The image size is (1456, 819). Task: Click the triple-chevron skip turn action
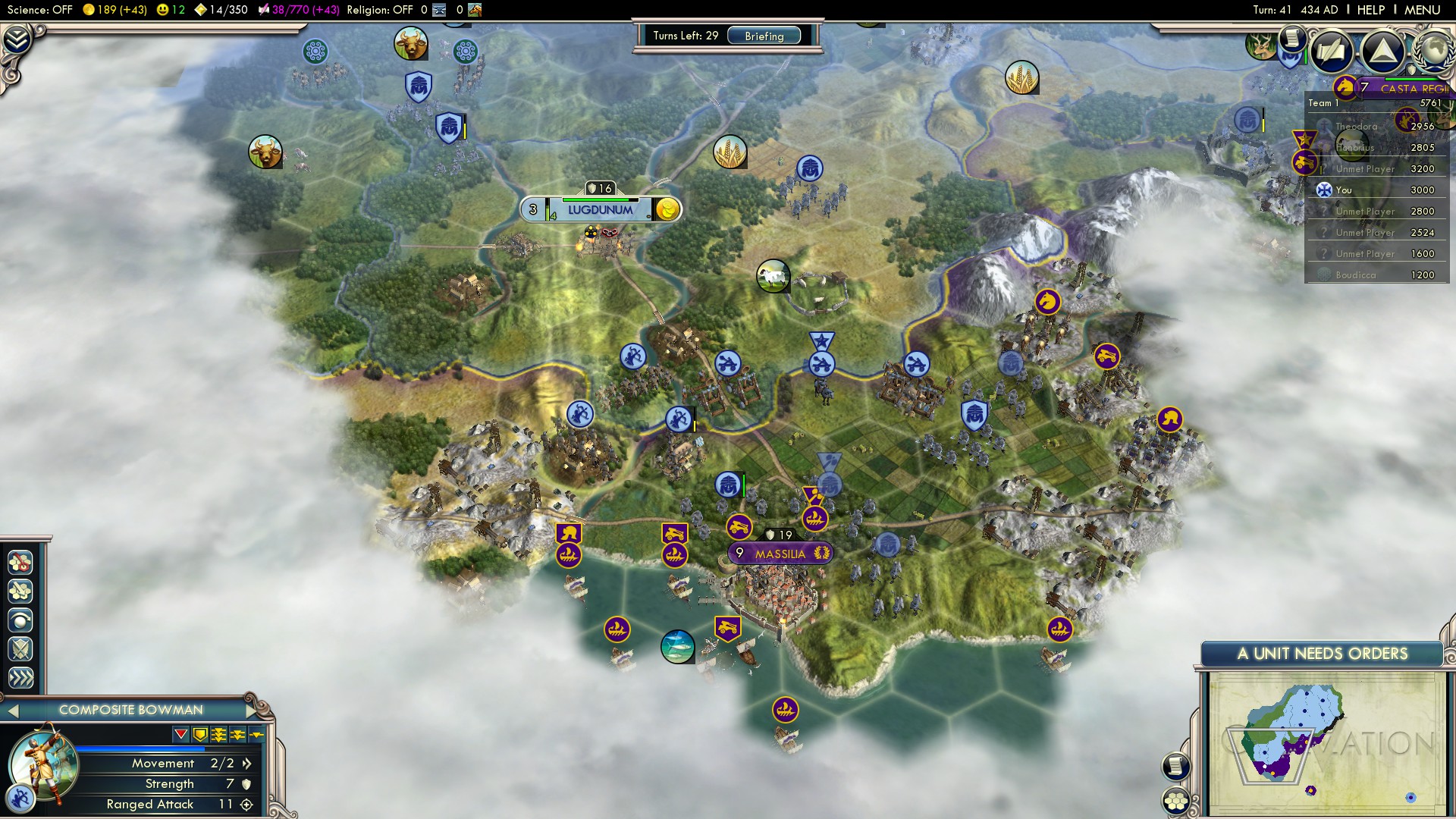click(x=20, y=678)
